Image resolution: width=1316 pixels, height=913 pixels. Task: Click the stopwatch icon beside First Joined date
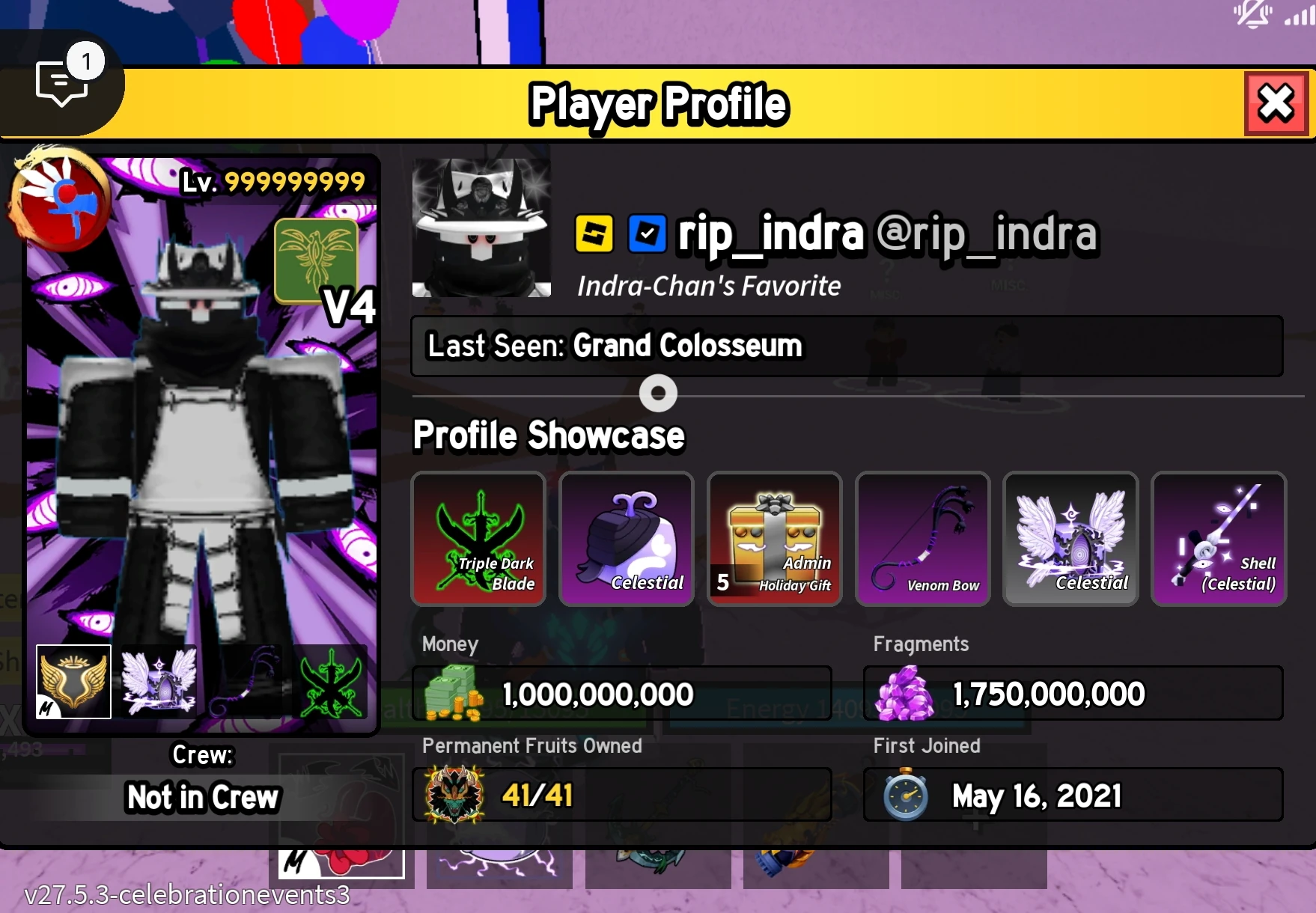click(906, 796)
